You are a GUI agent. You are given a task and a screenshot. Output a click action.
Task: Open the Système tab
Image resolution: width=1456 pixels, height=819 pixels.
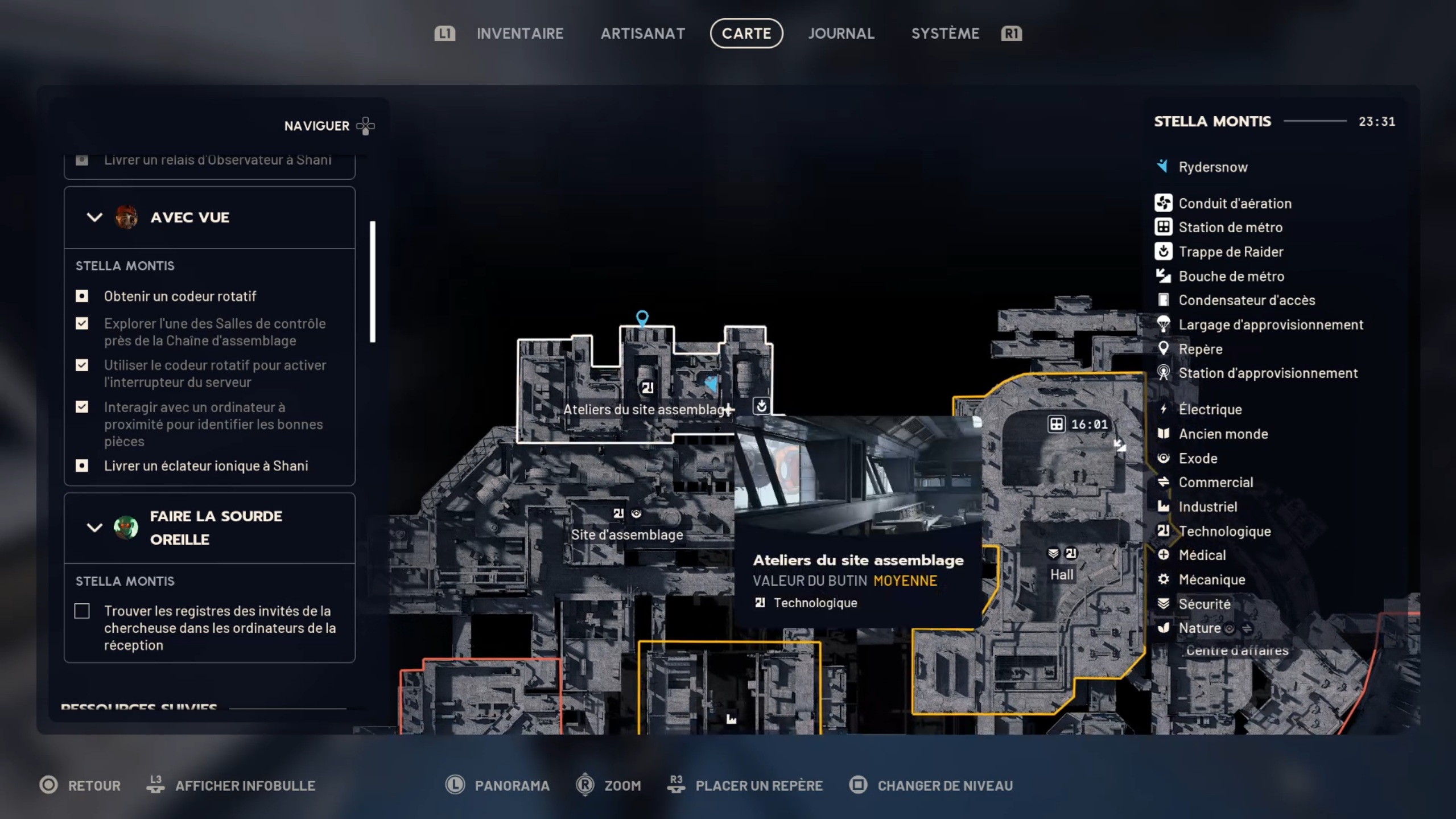[945, 34]
